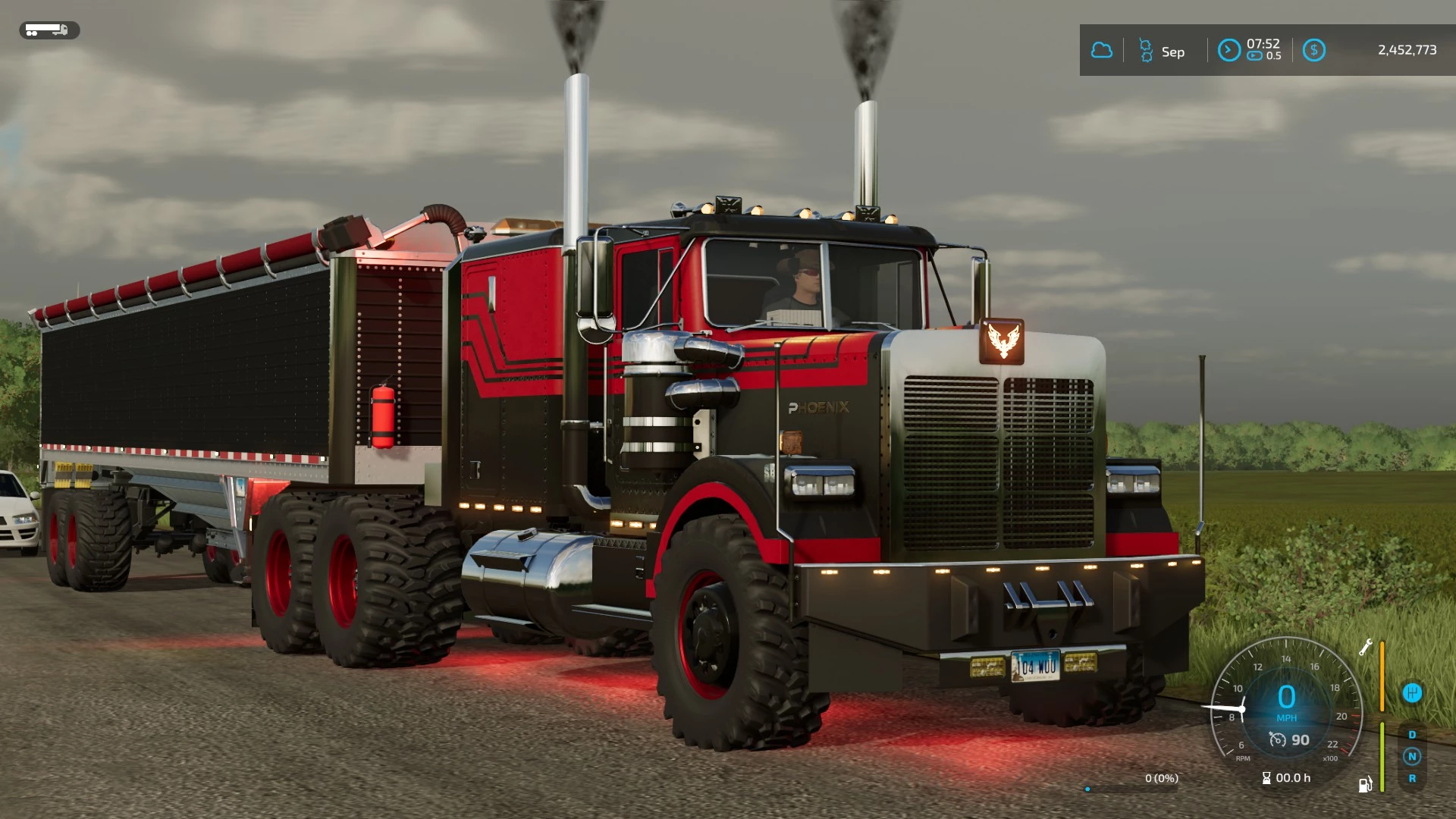
Task: Click the 00.0 h operating time readout
Action: (x=1294, y=778)
